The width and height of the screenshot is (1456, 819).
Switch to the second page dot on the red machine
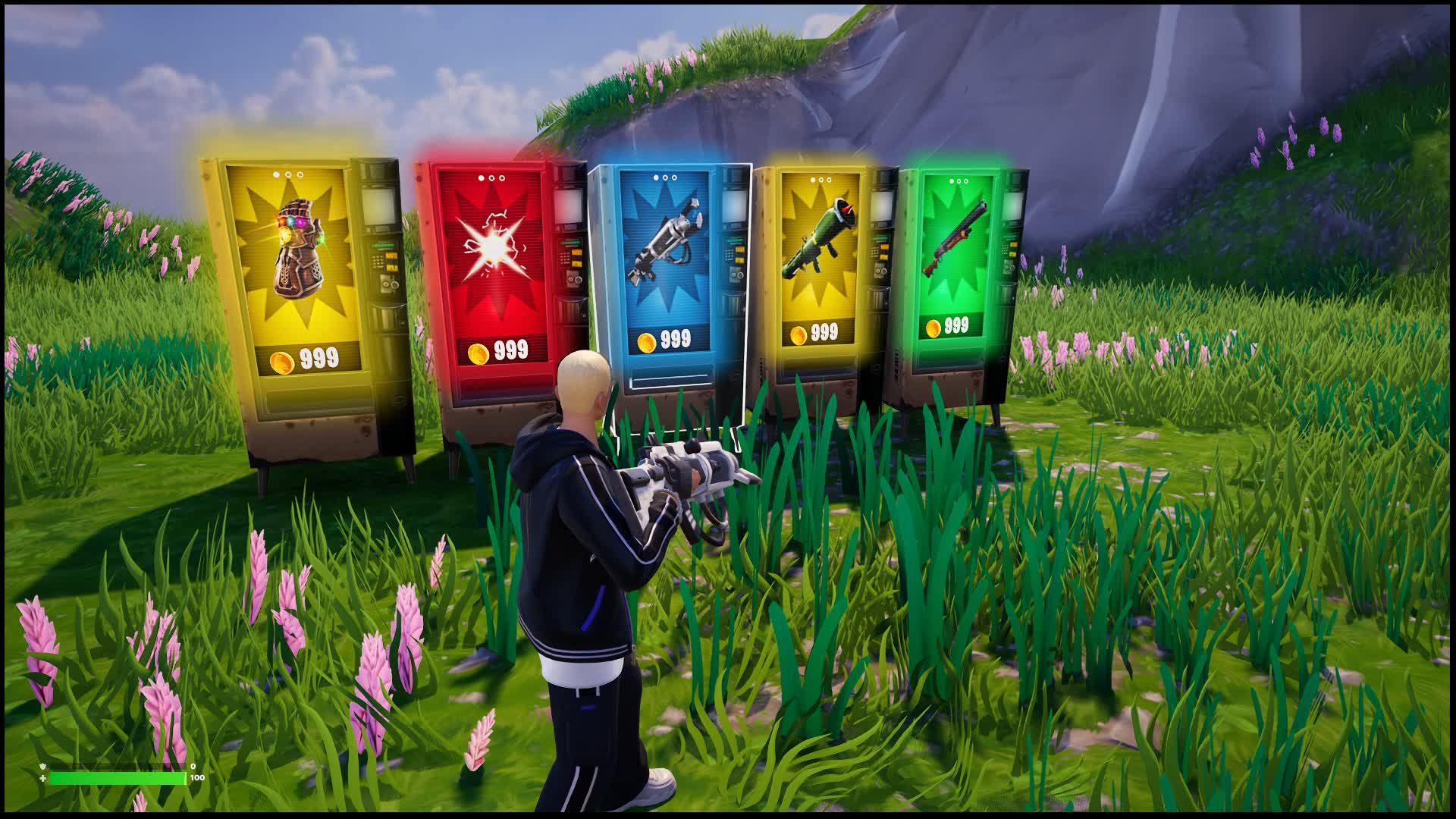coord(491,178)
